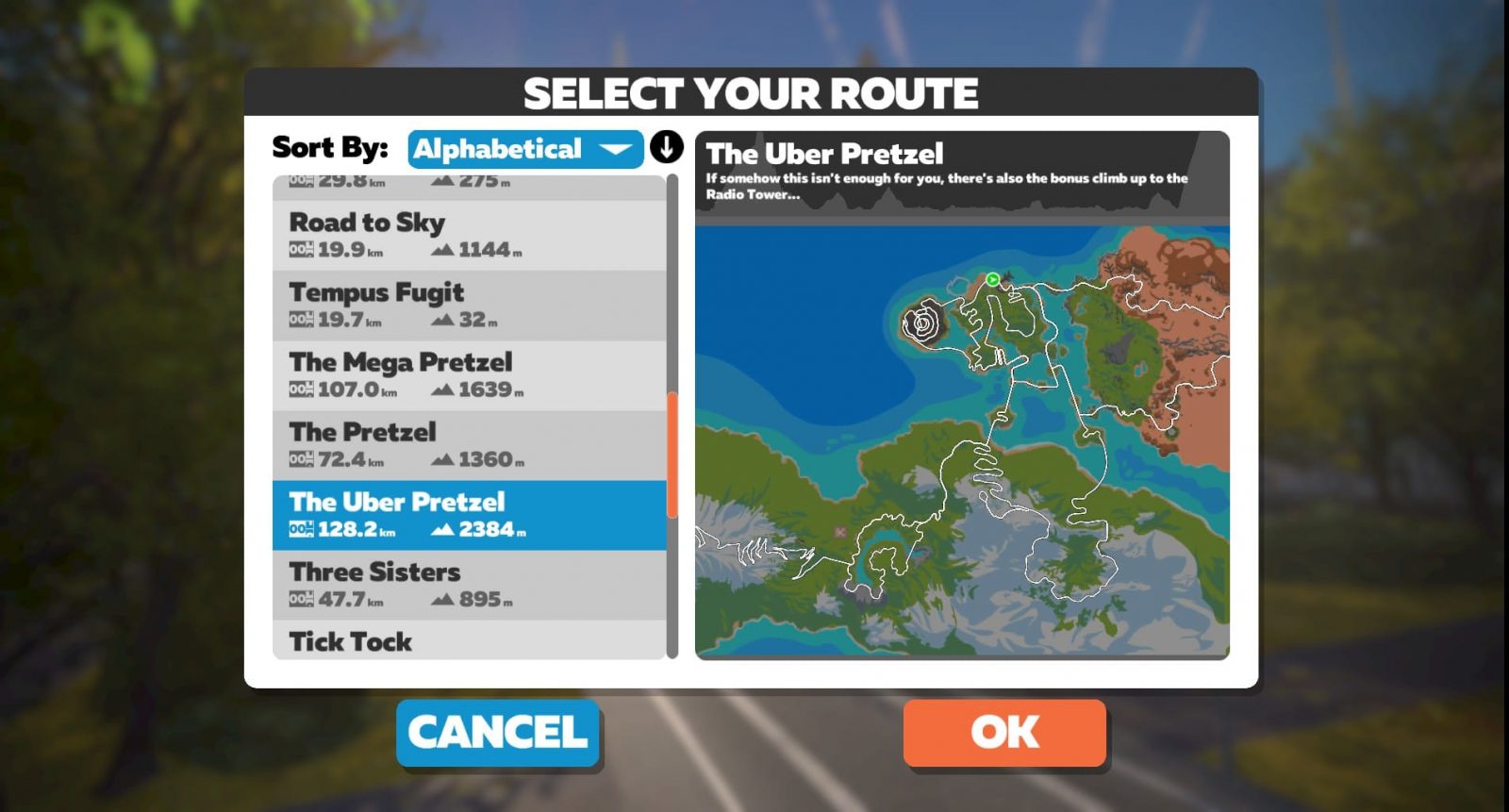Choose the Tempus Fugit route
This screenshot has height=812, width=1509.
pyautogui.click(x=469, y=305)
